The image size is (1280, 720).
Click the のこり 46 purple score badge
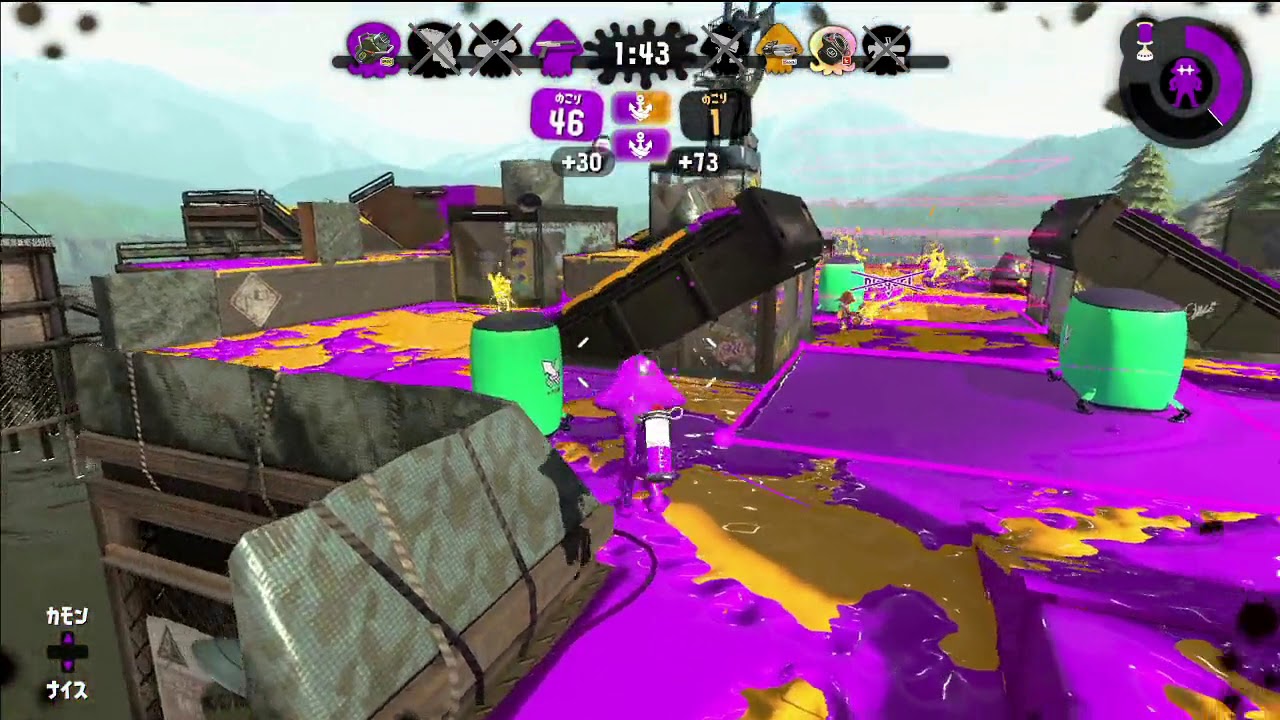tap(565, 115)
